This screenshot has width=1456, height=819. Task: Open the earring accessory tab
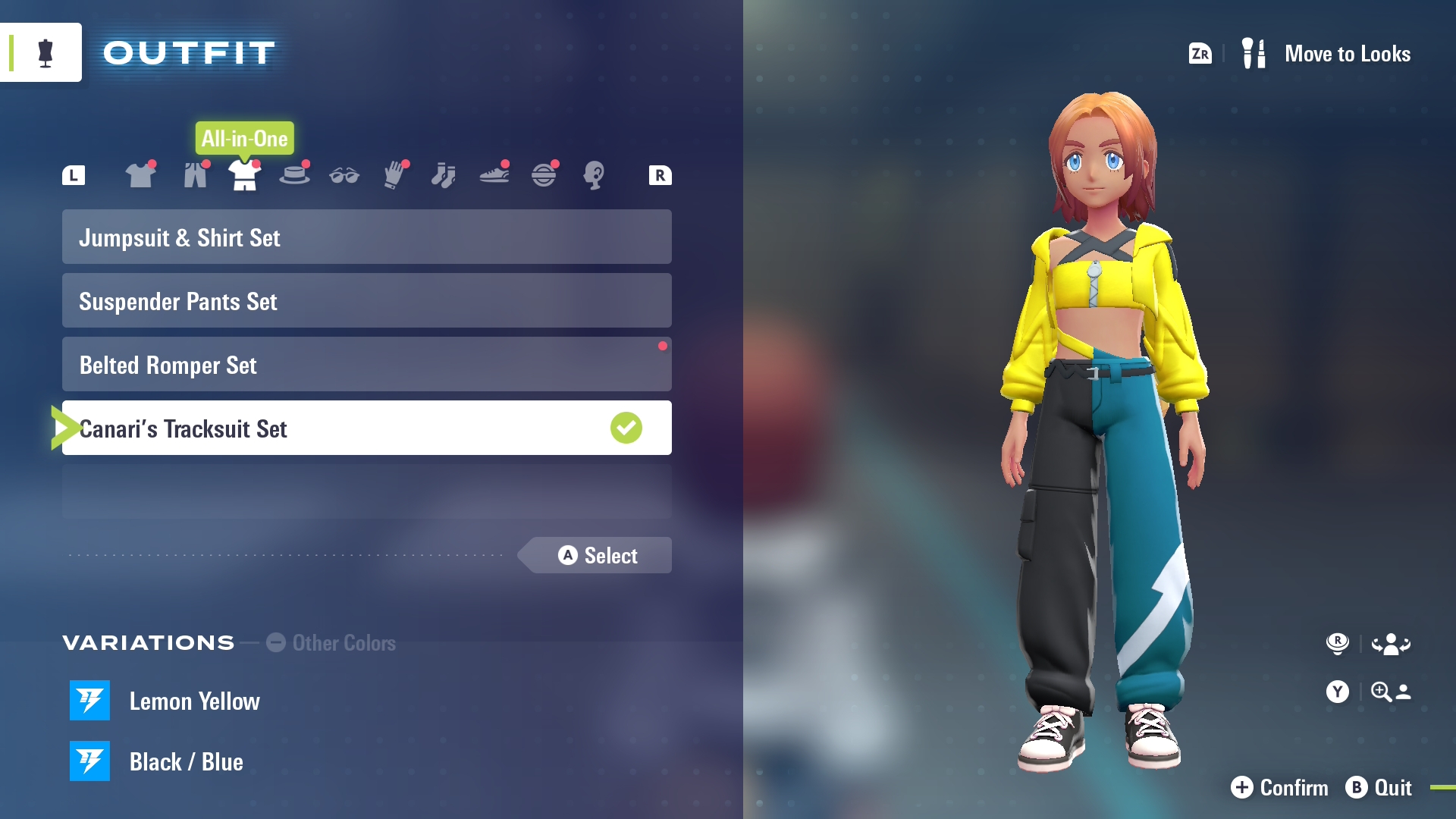tap(593, 176)
